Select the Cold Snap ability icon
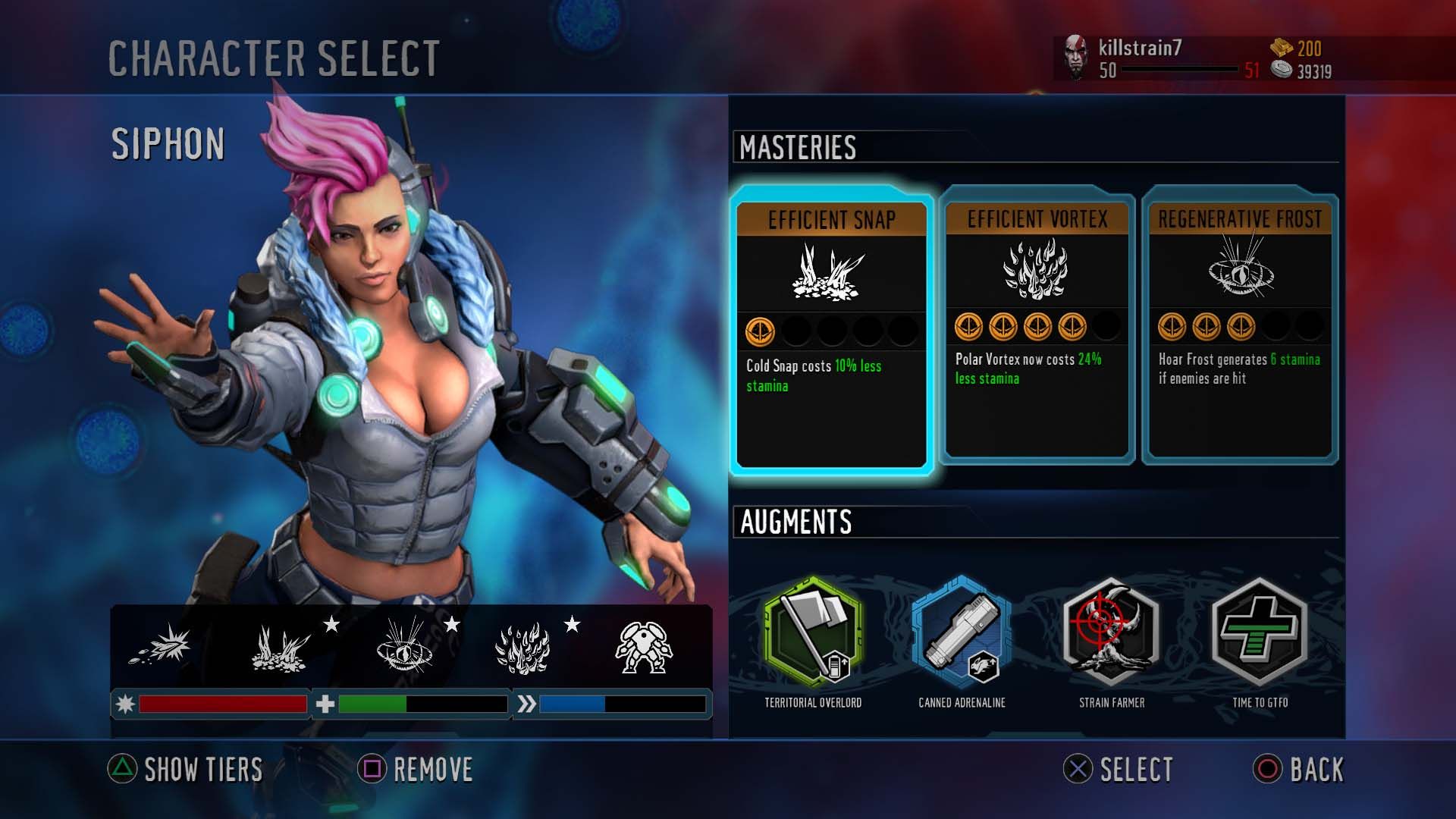Screen dimensions: 1456x819 [280, 648]
